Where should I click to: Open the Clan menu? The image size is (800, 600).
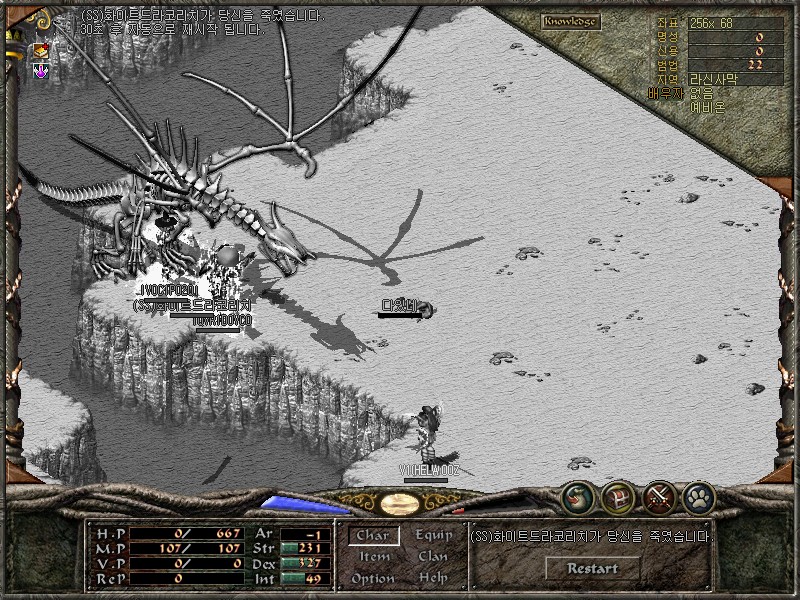click(x=433, y=557)
